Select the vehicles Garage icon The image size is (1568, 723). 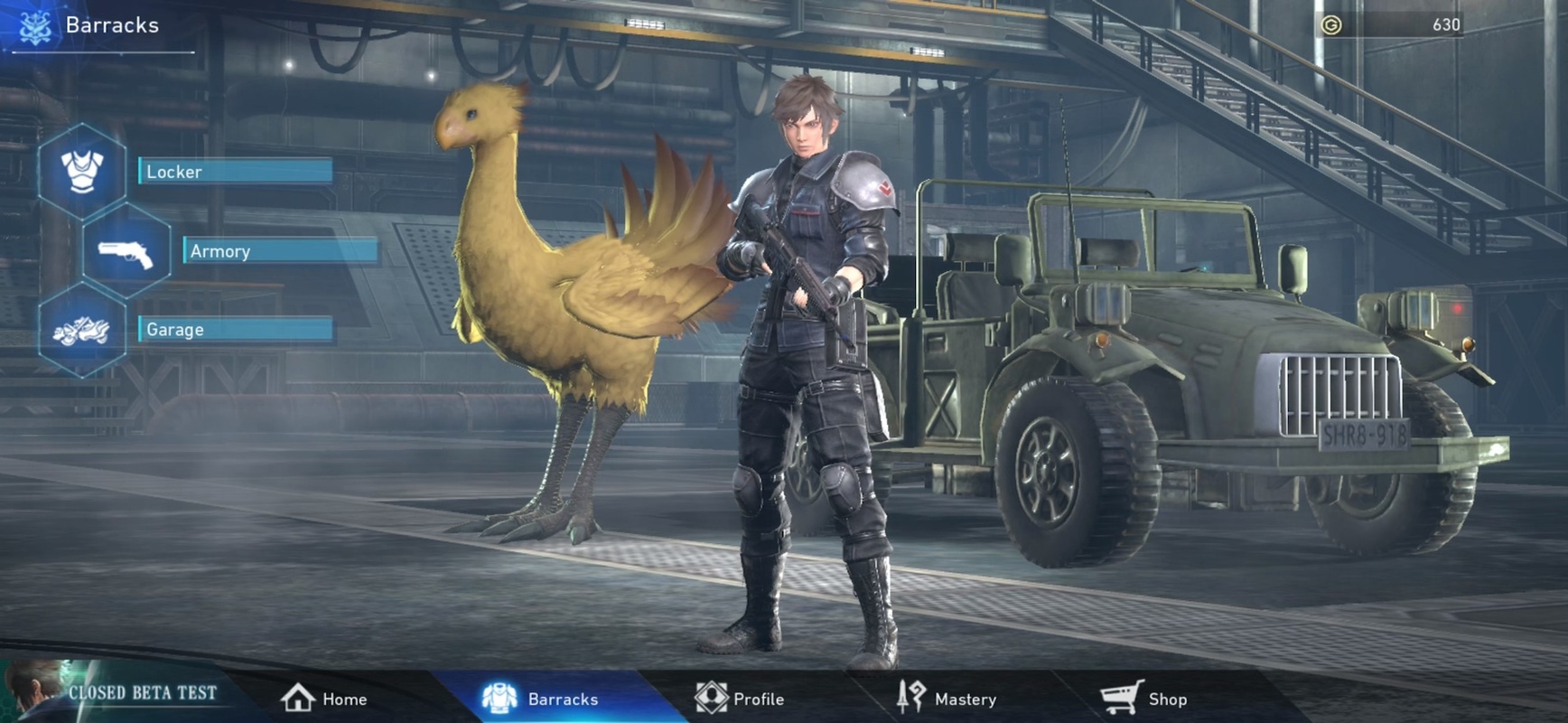pyautogui.click(x=82, y=331)
